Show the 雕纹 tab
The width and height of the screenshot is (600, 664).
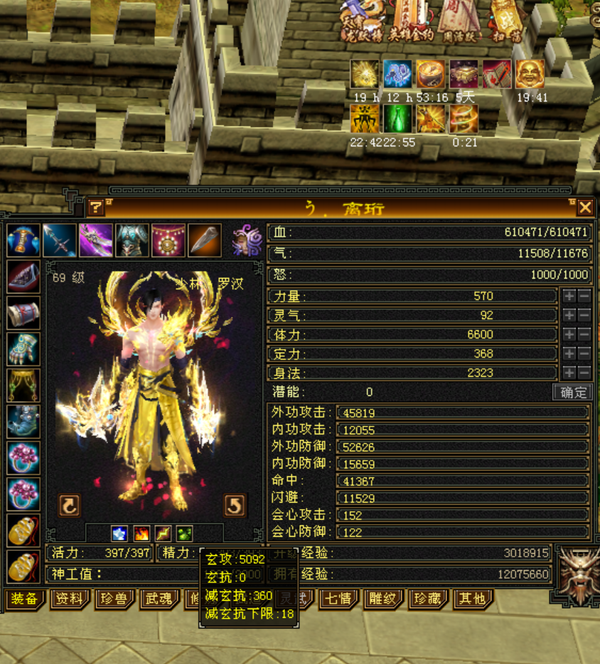tap(380, 599)
